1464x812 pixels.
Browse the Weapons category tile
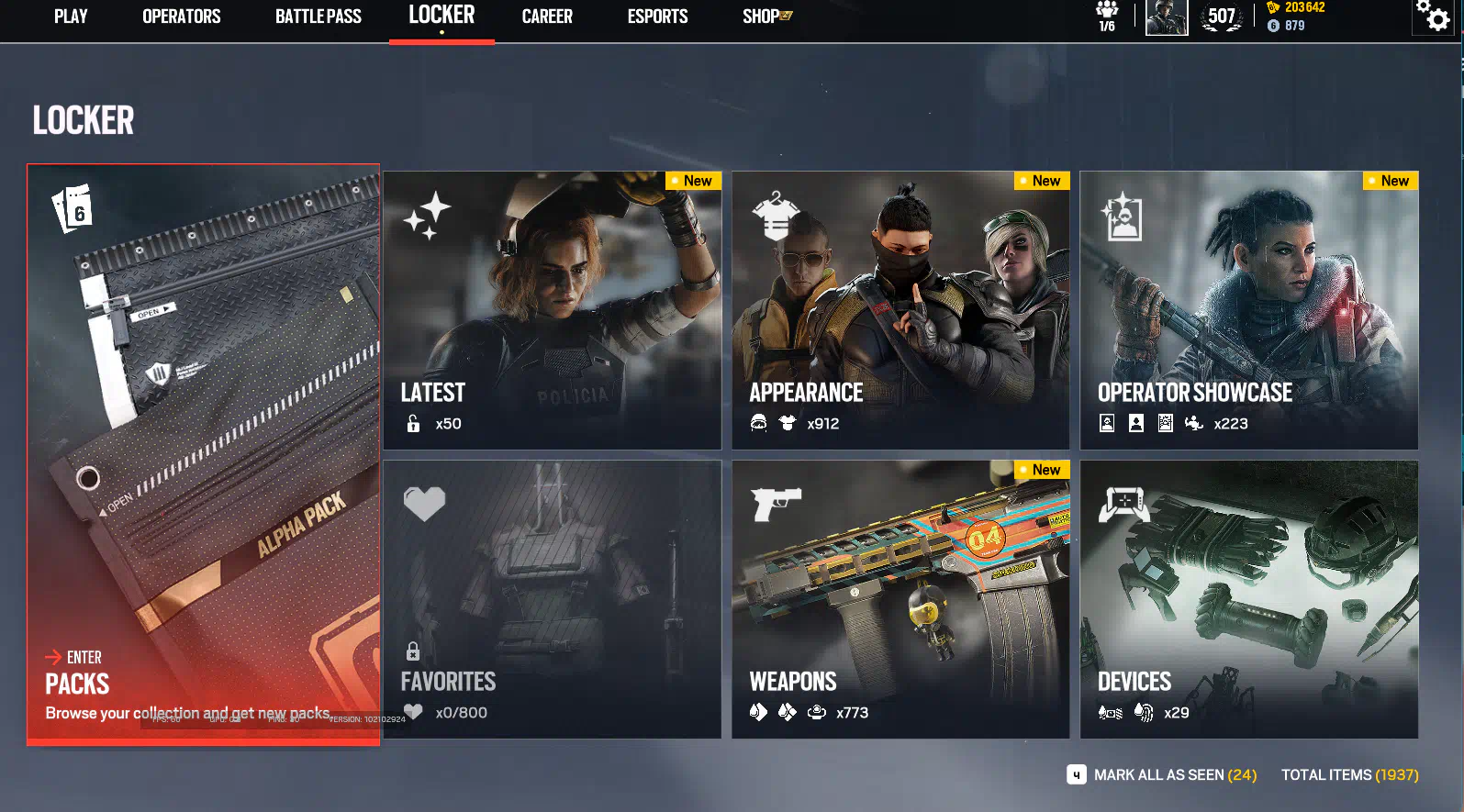(x=900, y=599)
